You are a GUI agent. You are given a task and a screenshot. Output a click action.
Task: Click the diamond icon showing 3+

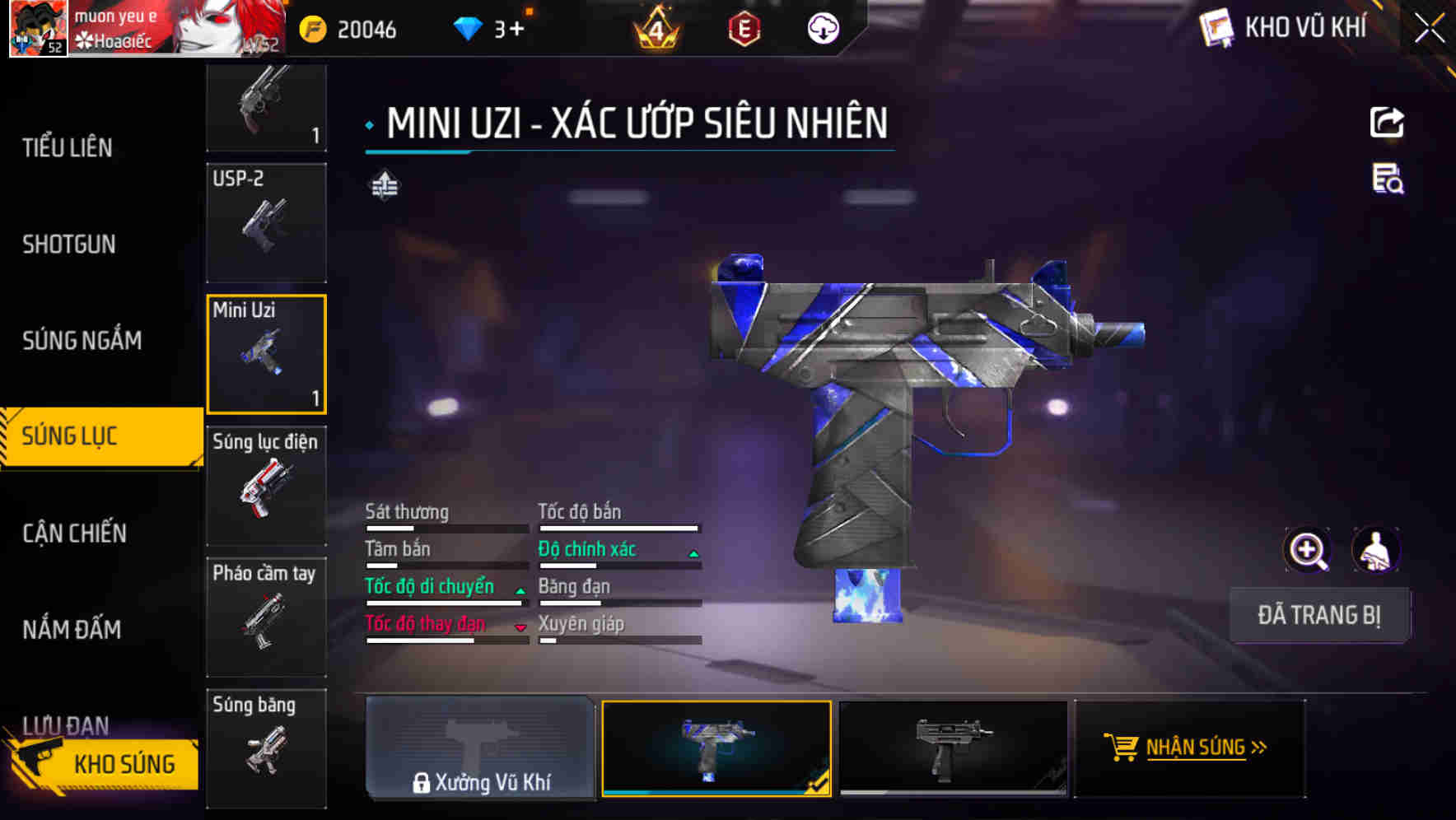[468, 27]
